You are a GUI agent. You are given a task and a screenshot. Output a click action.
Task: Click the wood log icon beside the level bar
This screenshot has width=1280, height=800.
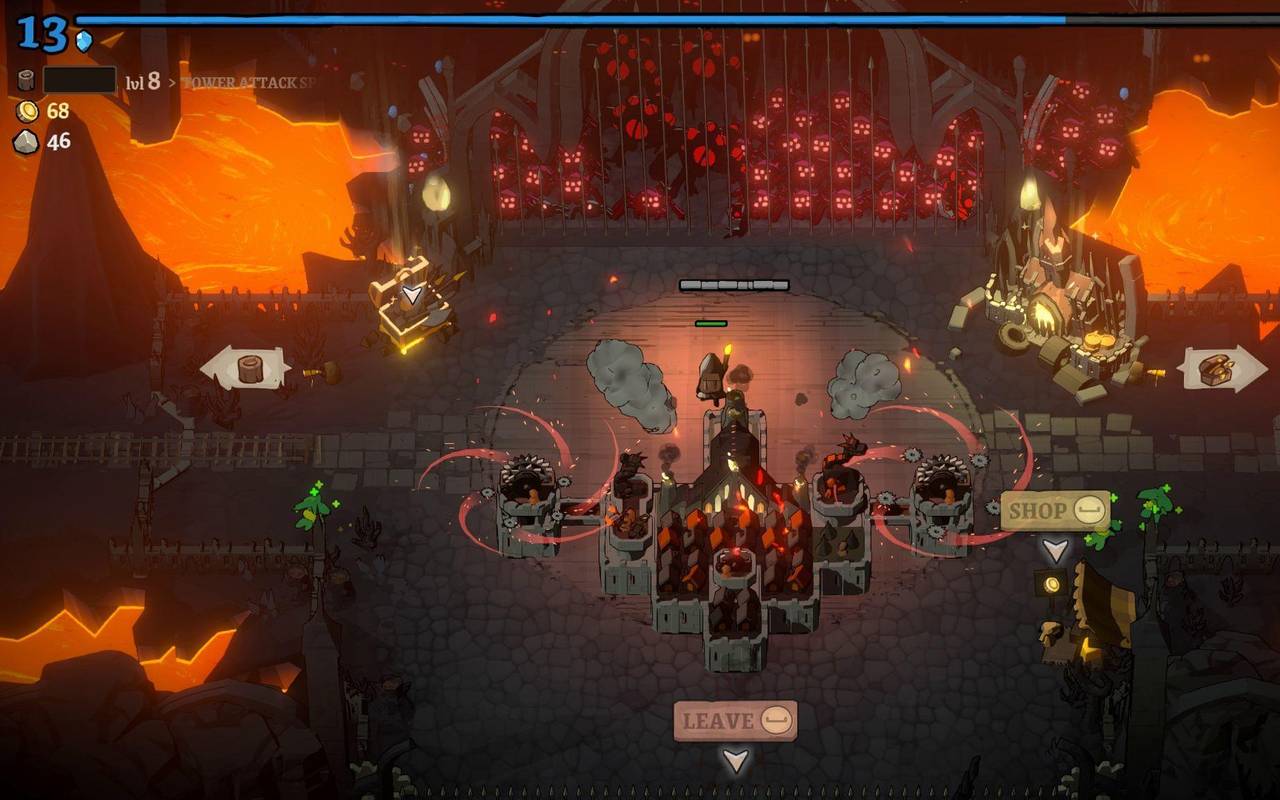(x=25, y=77)
